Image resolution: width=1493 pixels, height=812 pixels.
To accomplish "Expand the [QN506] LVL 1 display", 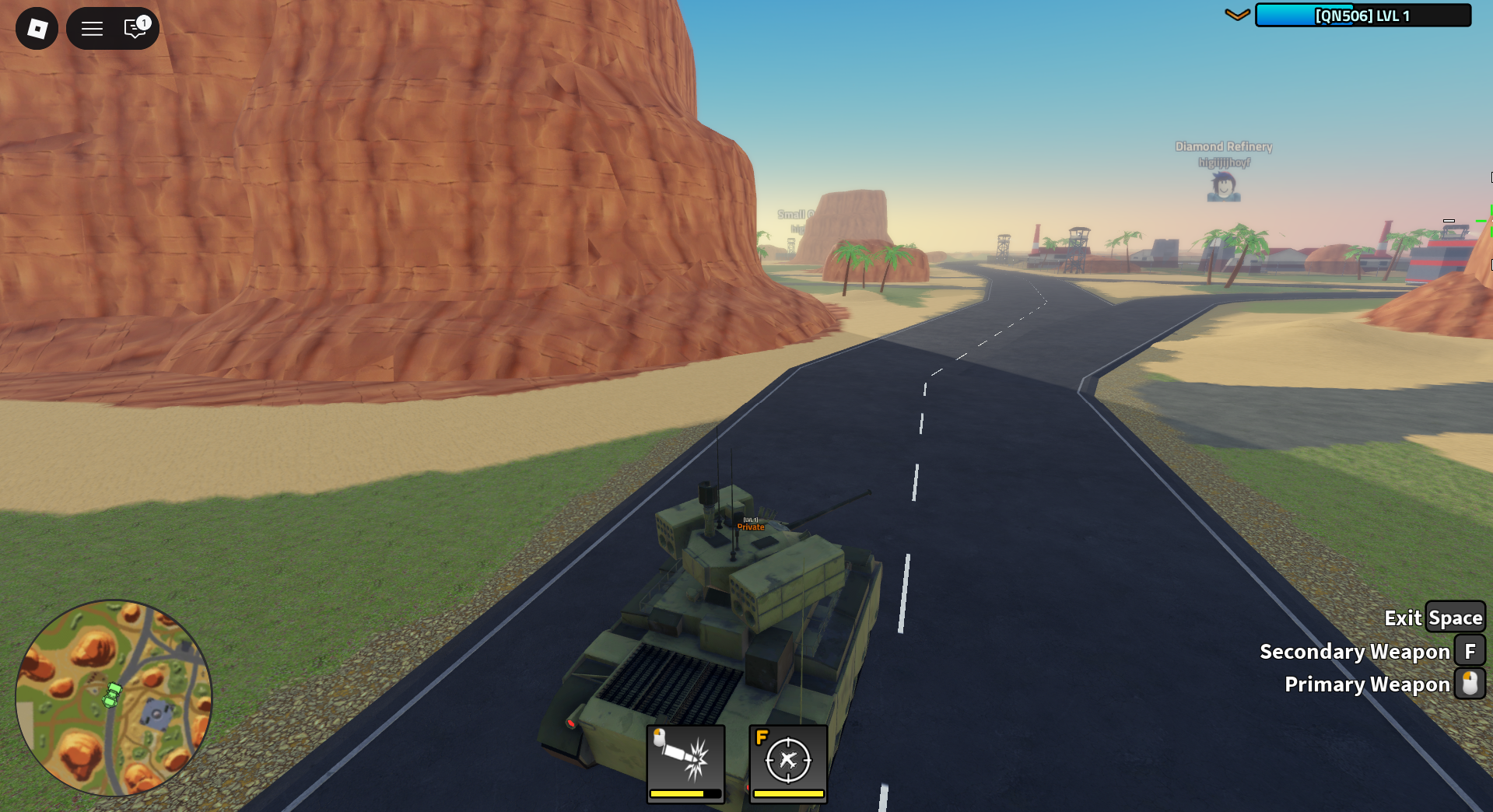I will pyautogui.click(x=1363, y=14).
